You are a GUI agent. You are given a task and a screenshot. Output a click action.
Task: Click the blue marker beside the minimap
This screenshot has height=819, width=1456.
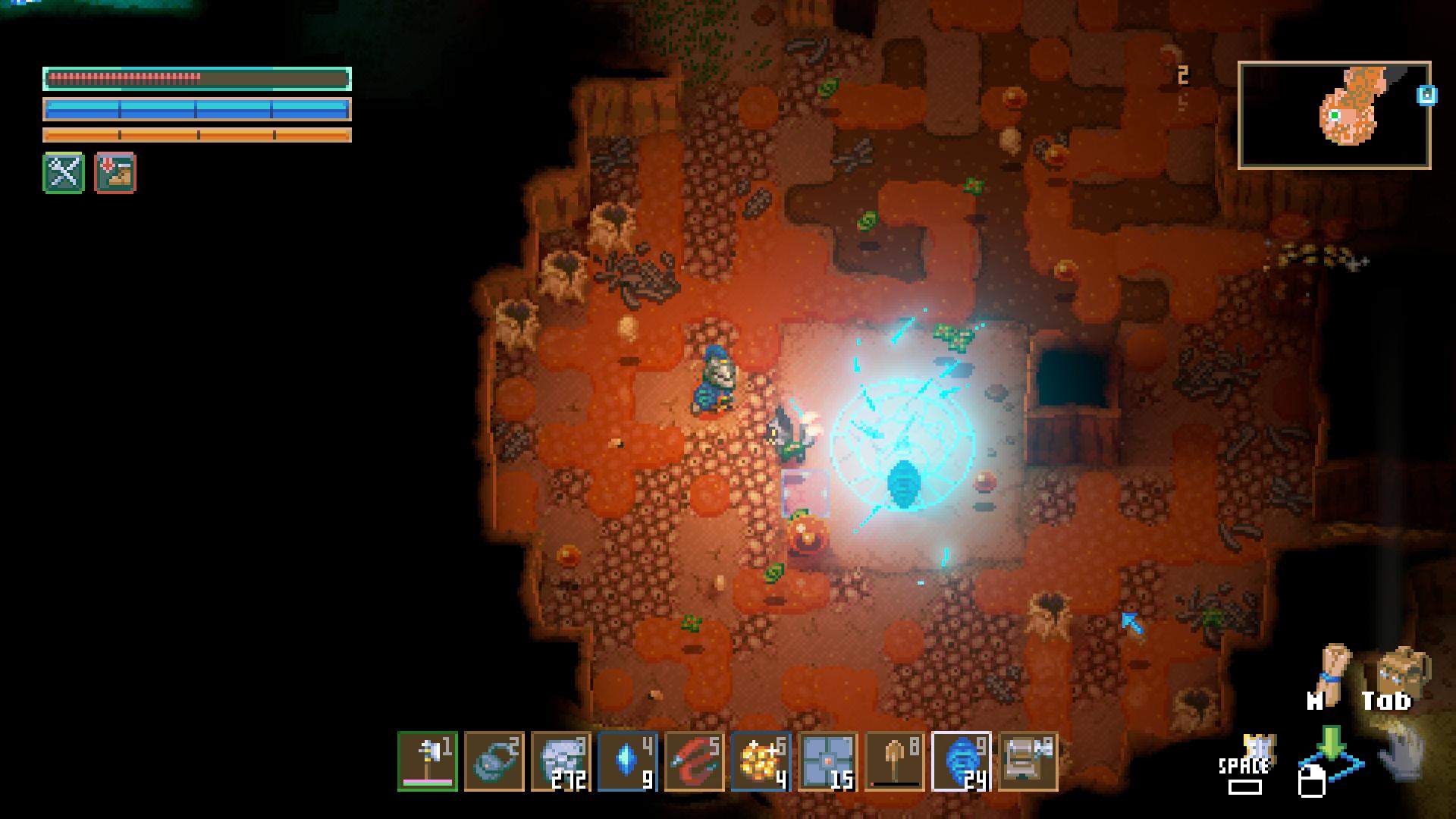click(1426, 96)
